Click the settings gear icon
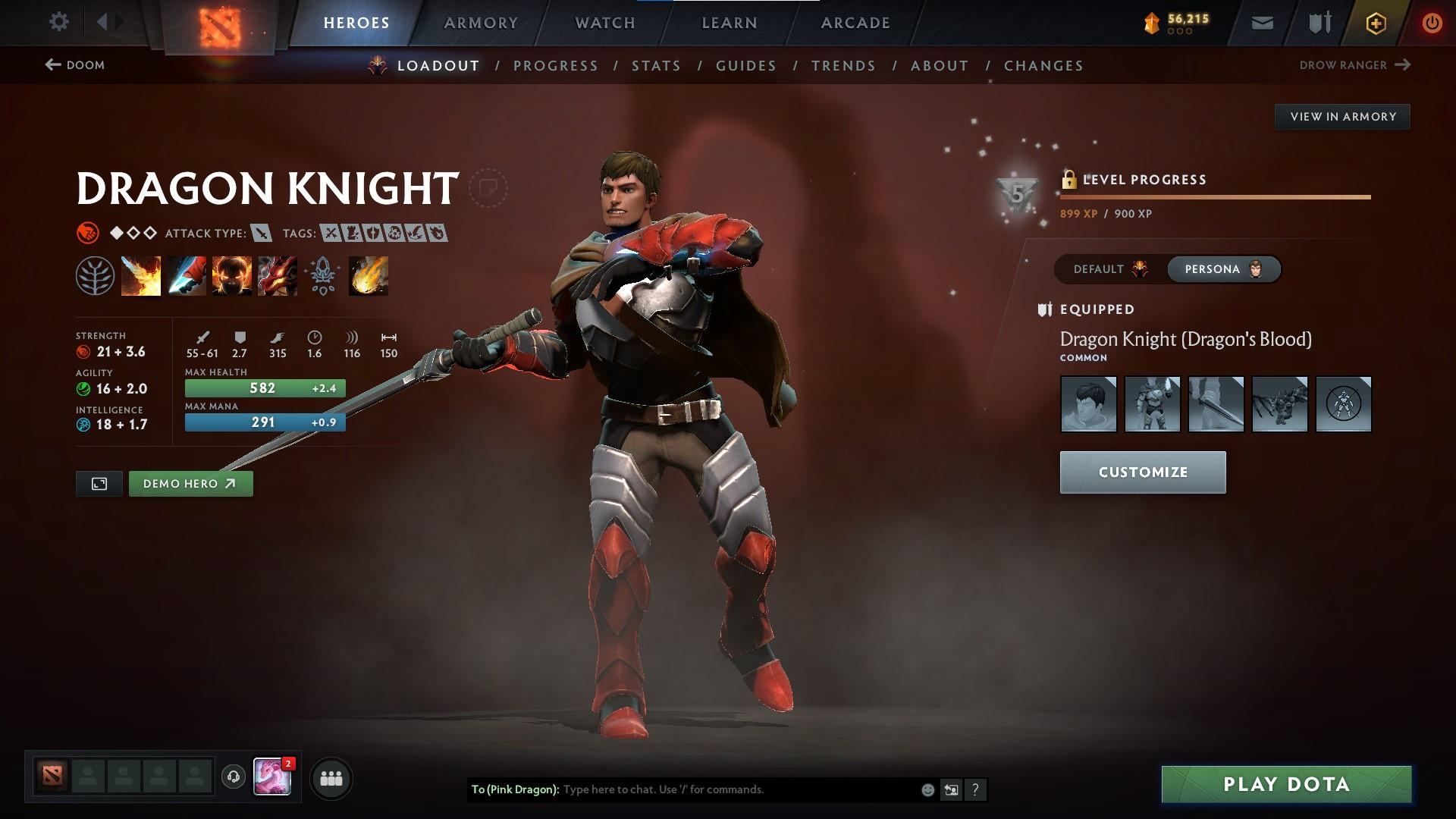Screen dimensions: 1456x819 [58, 22]
